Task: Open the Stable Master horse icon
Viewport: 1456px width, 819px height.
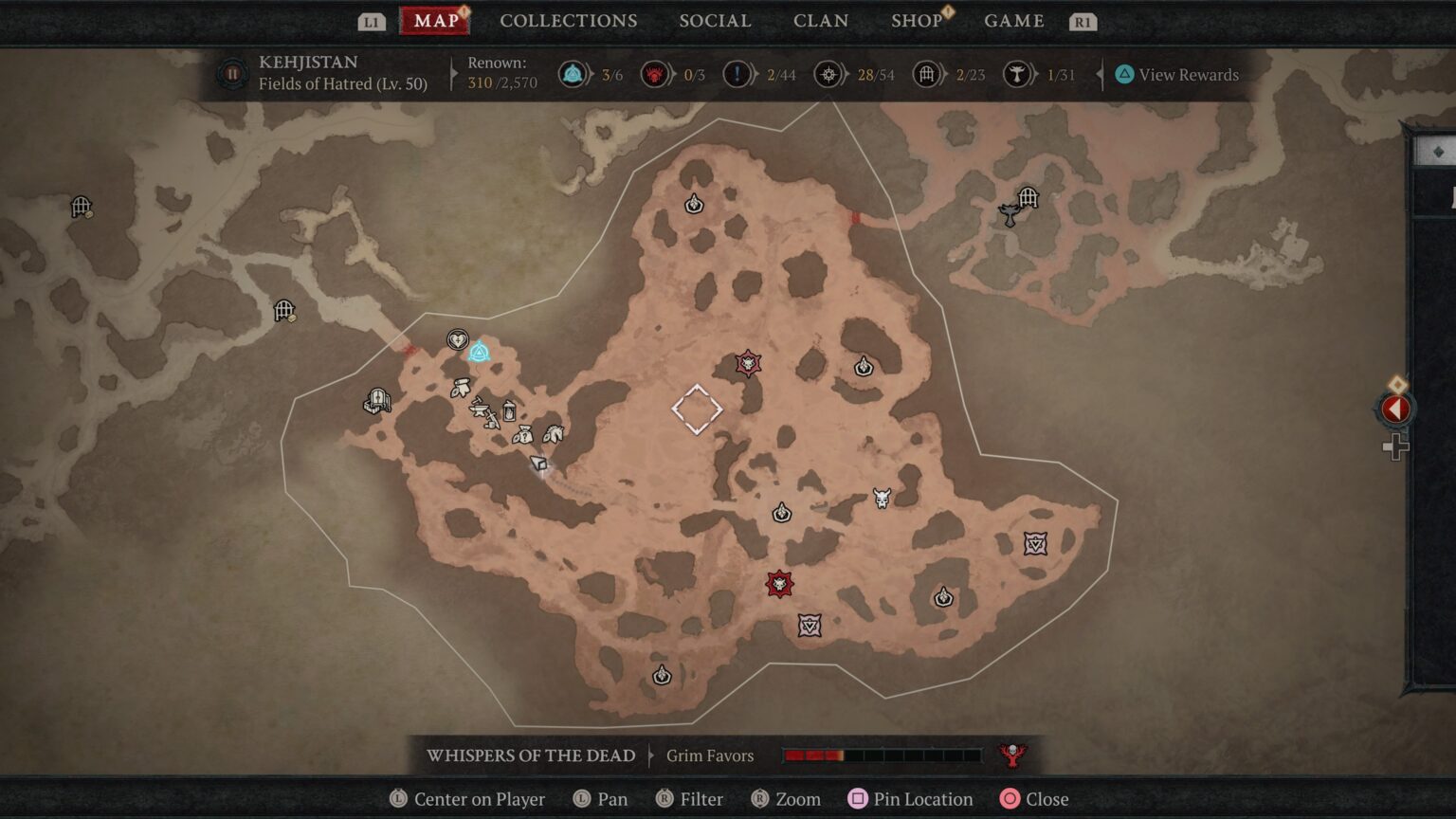Action: pos(554,434)
